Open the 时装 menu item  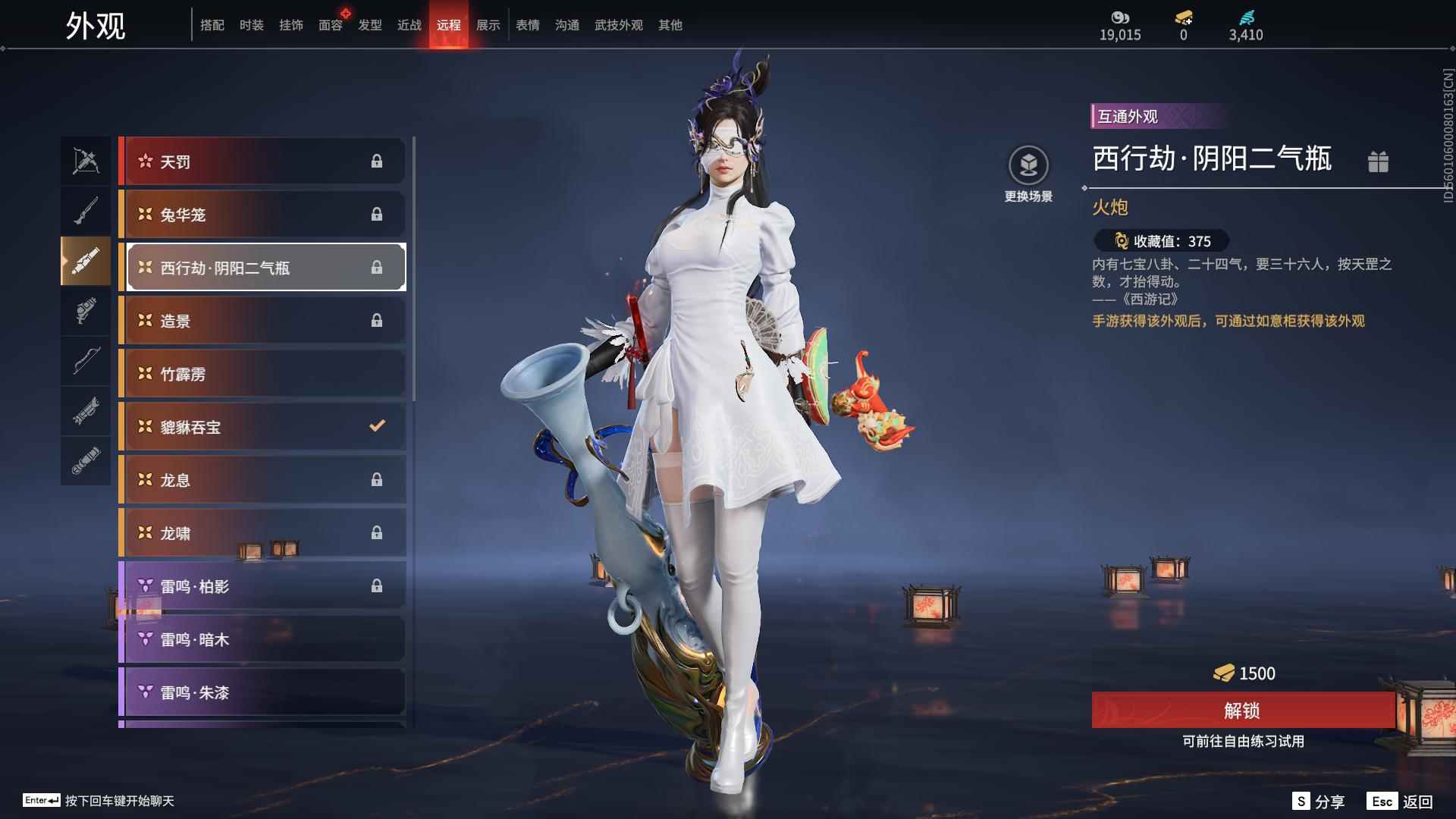(x=252, y=25)
